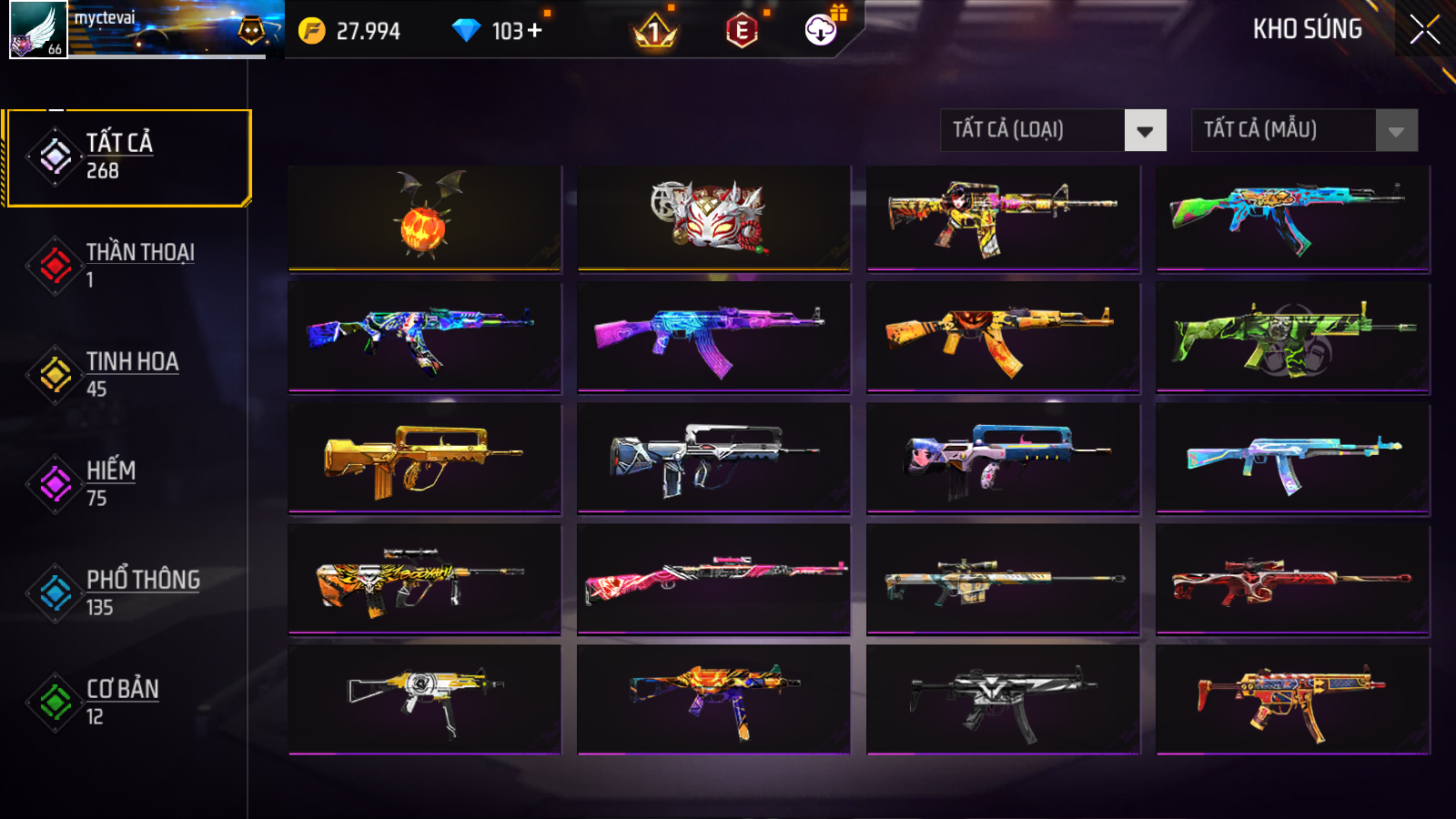Choose the black and white MP5 skin
Screen dimensions: 1456x819
(x=1003, y=699)
